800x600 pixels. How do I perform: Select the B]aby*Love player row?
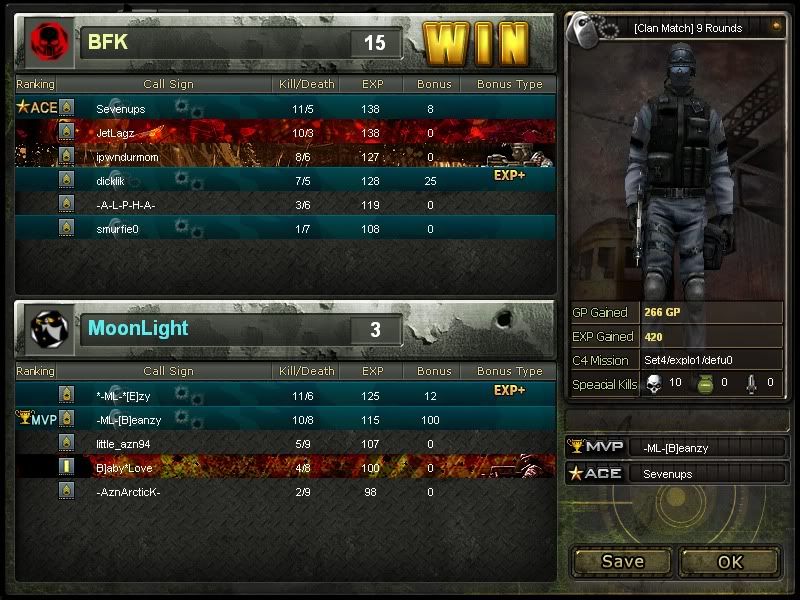coord(285,467)
